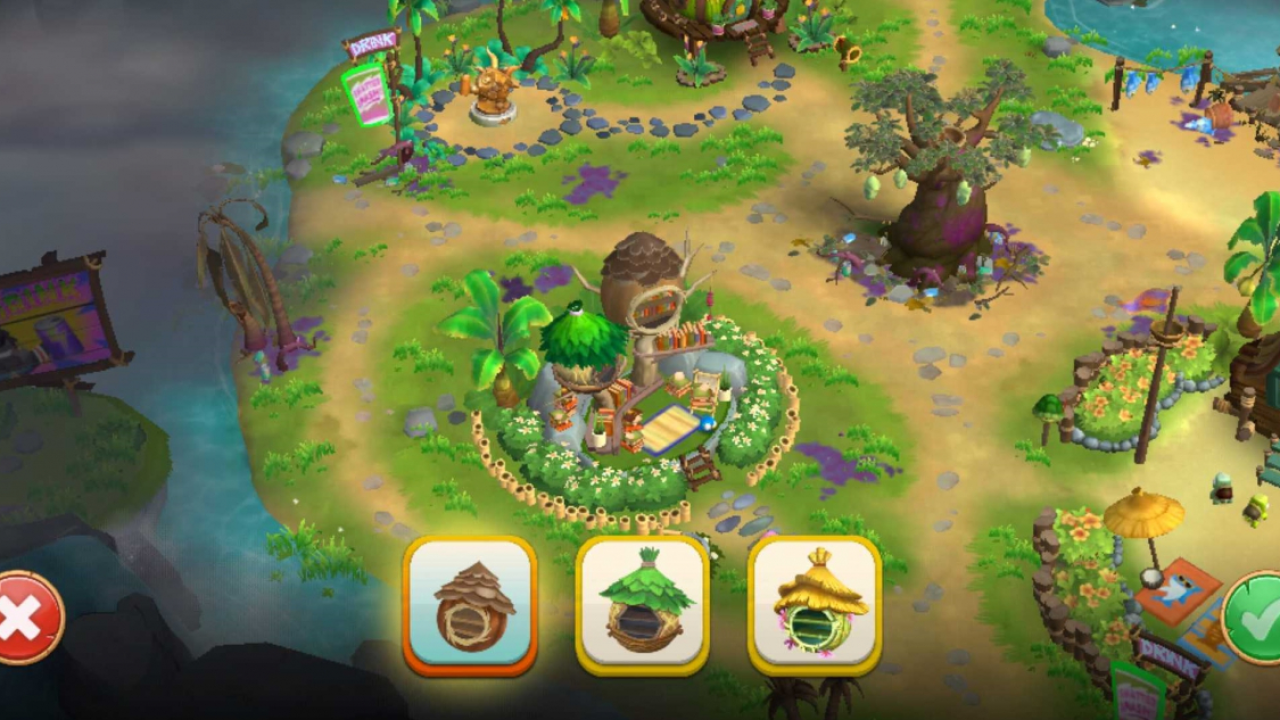Confirm with the green checkmark button
The image size is (1280, 720).
tap(1254, 618)
